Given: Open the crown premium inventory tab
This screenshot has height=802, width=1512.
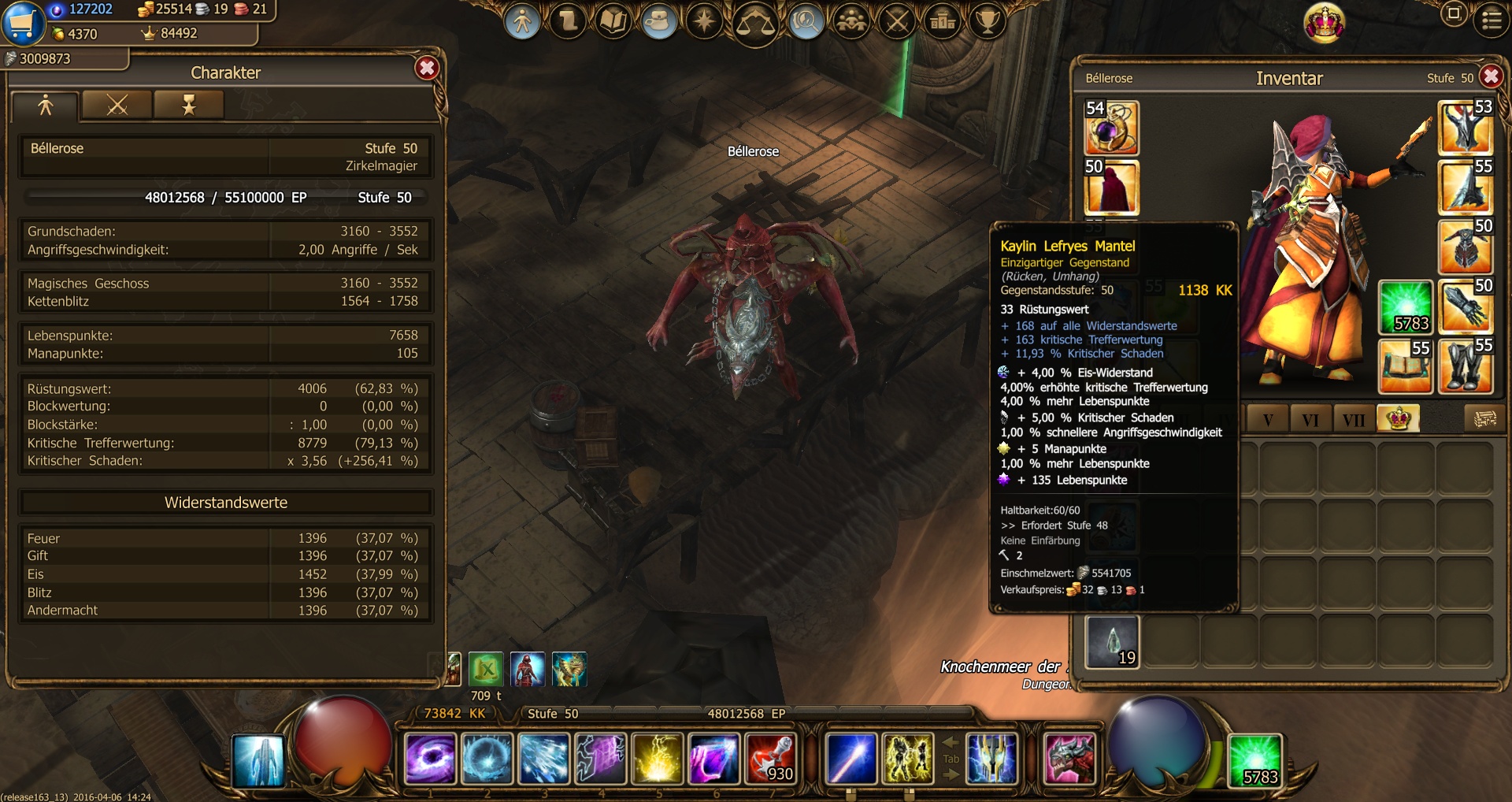Looking at the screenshot, I should [x=1398, y=418].
